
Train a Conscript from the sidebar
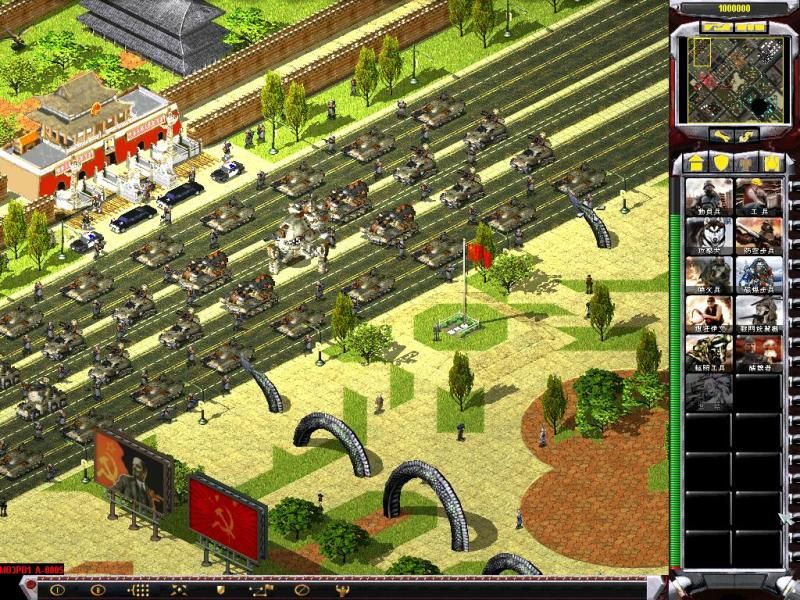[x=708, y=196]
